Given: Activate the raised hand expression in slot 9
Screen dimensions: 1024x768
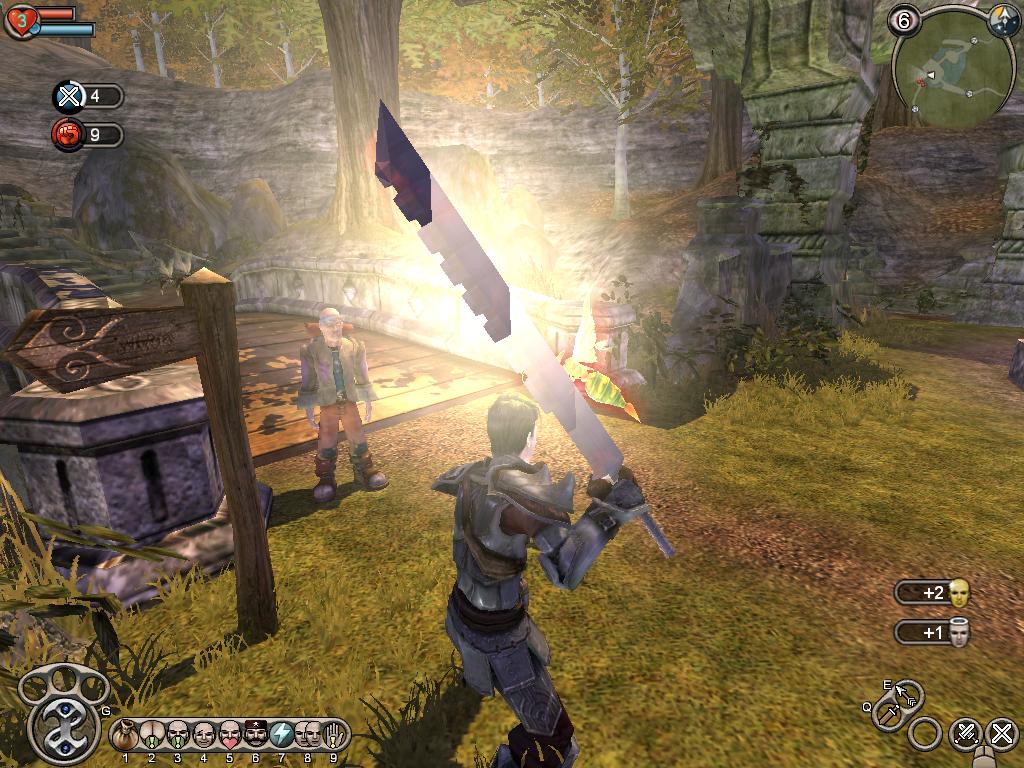Looking at the screenshot, I should pyautogui.click(x=333, y=735).
